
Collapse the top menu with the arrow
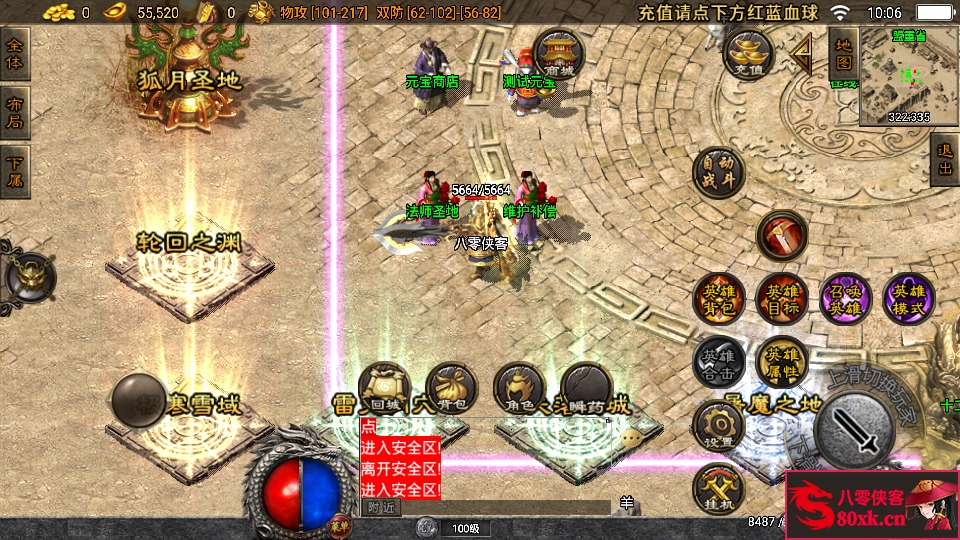801,52
